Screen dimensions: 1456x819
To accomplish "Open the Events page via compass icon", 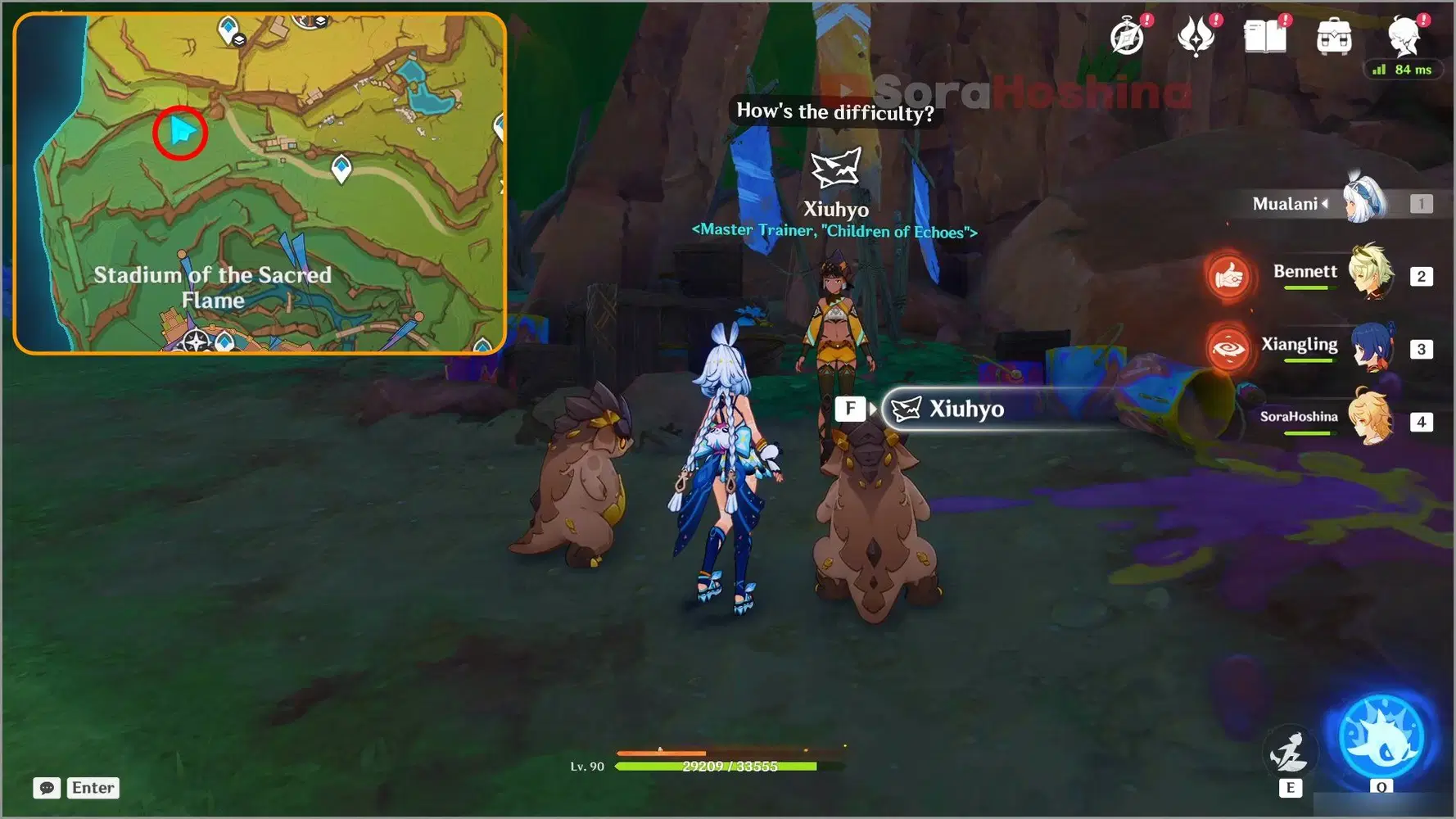I will (1128, 35).
